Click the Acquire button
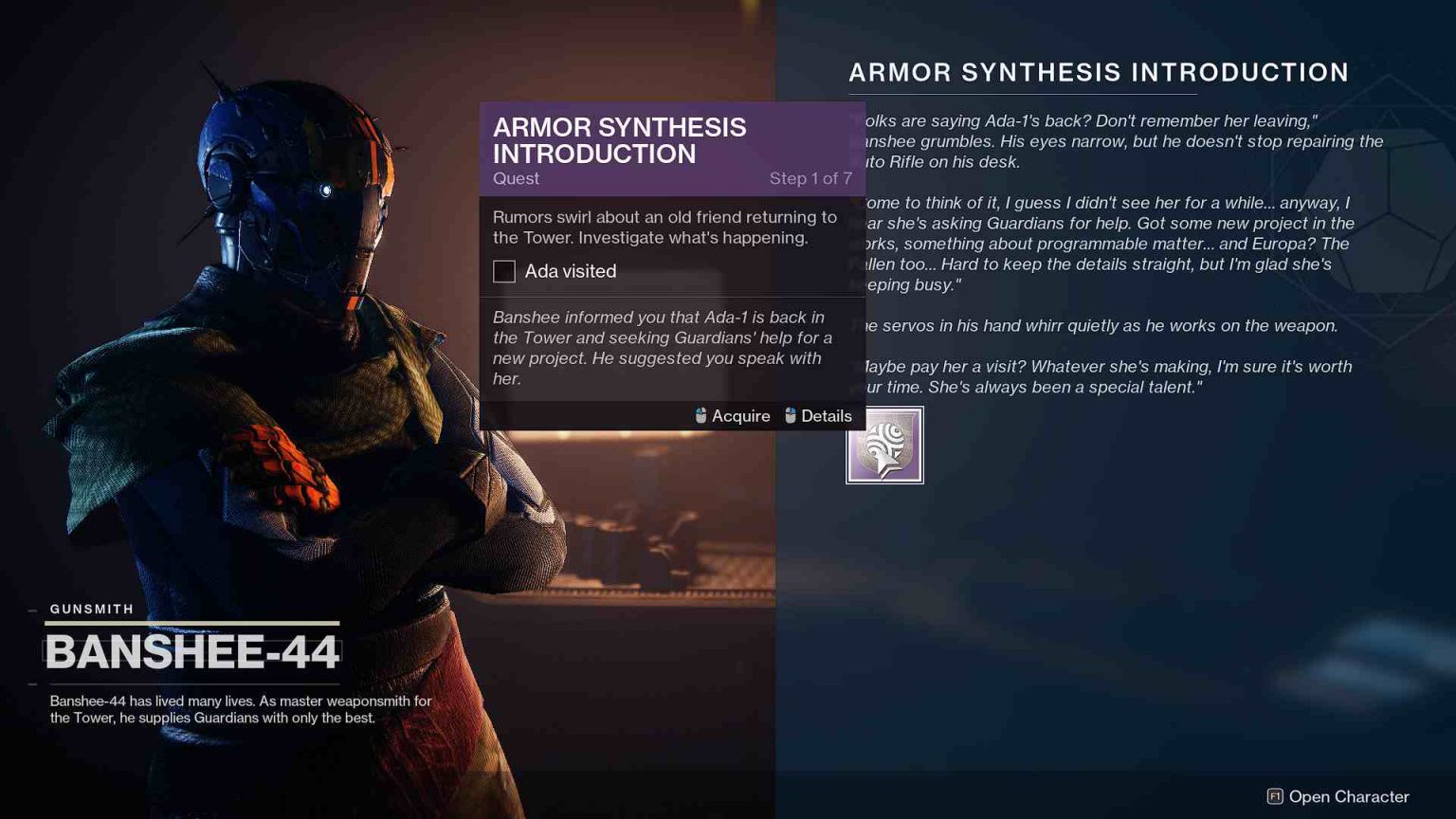 (739, 415)
